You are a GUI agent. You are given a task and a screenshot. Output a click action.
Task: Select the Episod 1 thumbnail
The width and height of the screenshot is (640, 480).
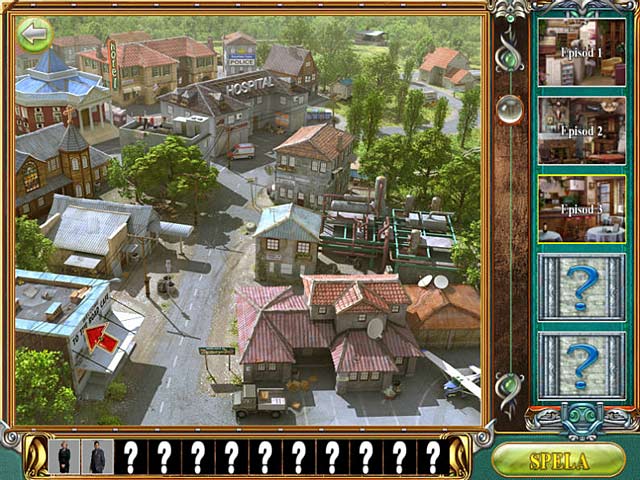tap(582, 51)
